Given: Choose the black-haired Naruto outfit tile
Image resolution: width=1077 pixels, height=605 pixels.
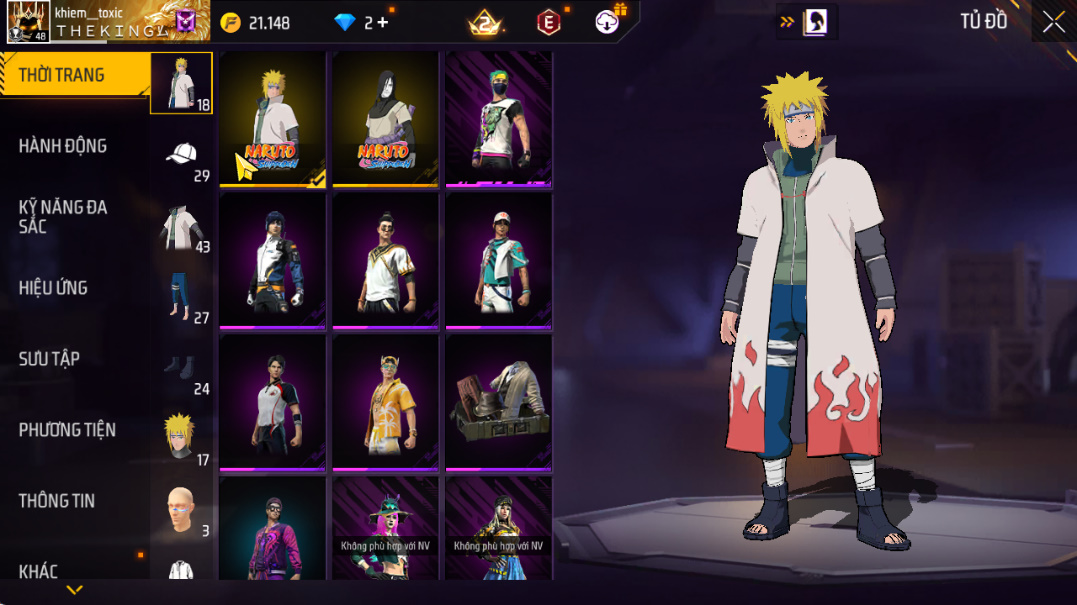Looking at the screenshot, I should click(386, 118).
